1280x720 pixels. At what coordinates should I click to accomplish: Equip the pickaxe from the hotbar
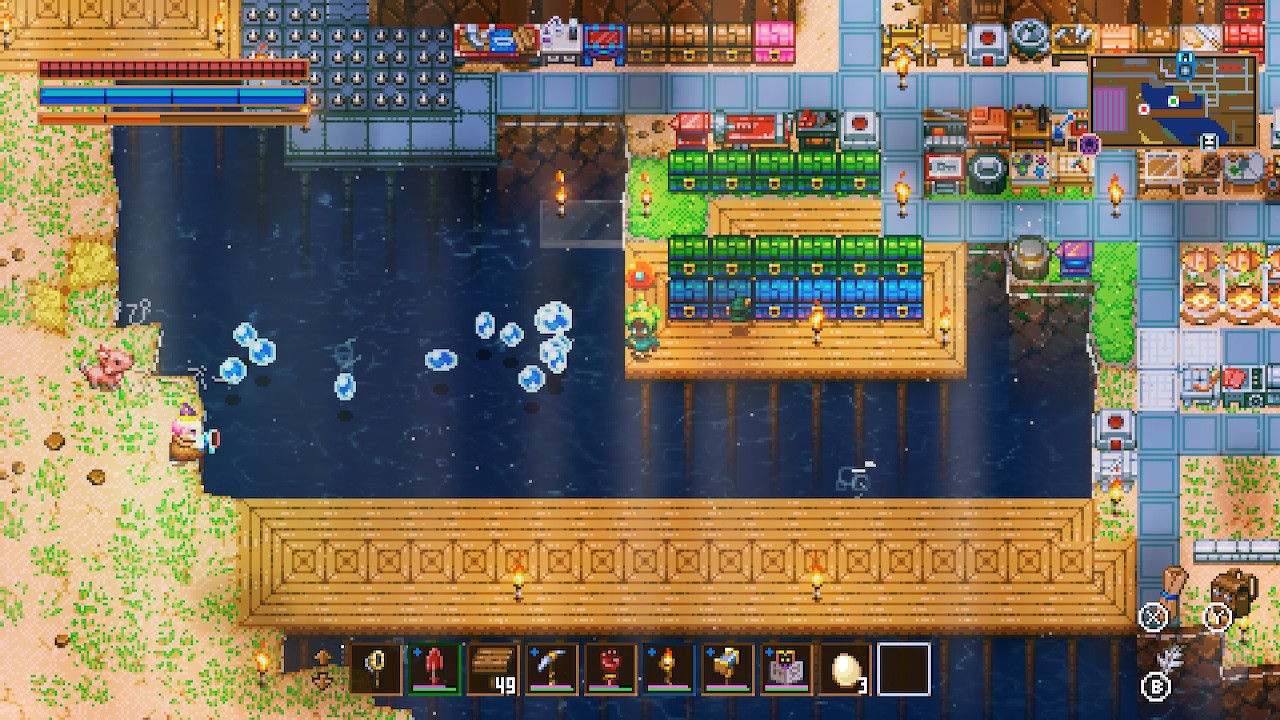click(552, 669)
